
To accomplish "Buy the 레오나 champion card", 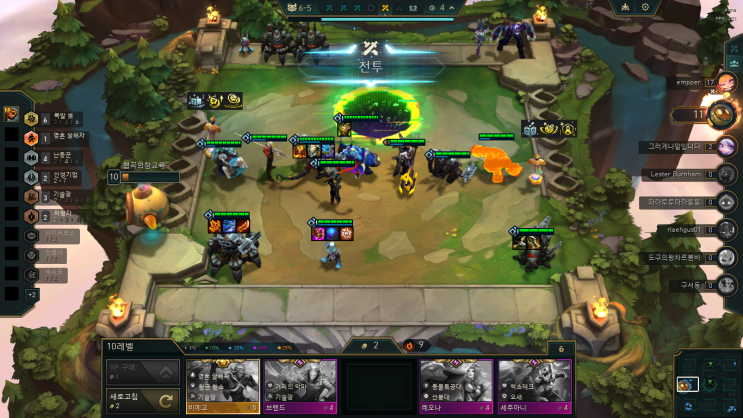I will coord(456,385).
